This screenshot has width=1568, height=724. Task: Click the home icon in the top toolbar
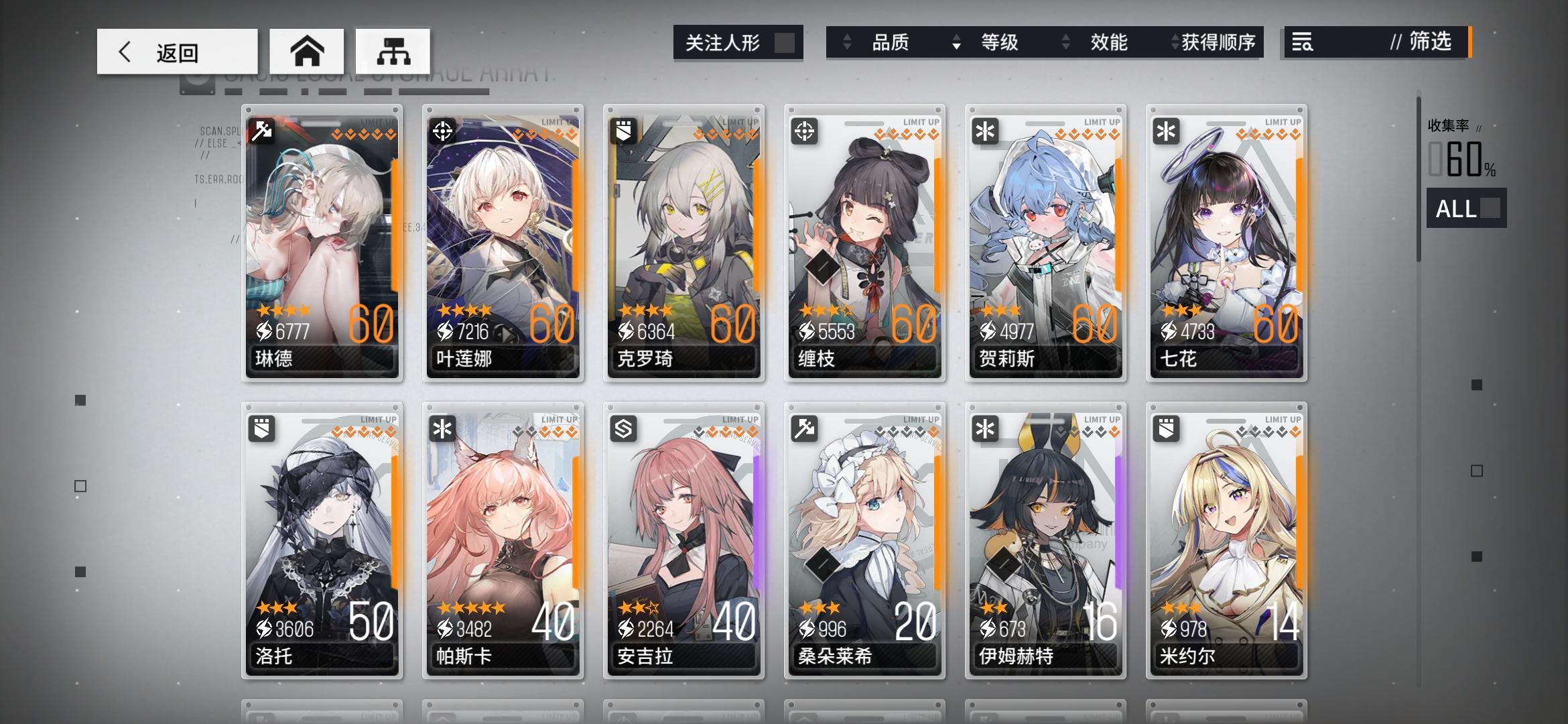tap(308, 50)
